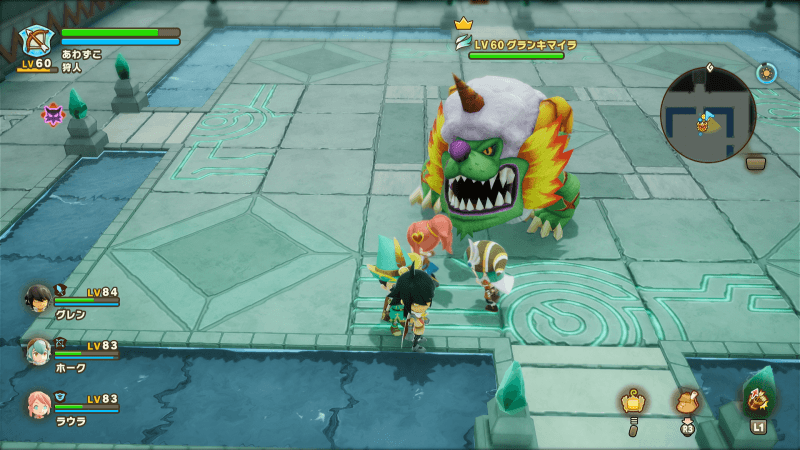This screenshot has height=450, width=800.
Task: Select party member グレン portrait
Action: [x=40, y=298]
